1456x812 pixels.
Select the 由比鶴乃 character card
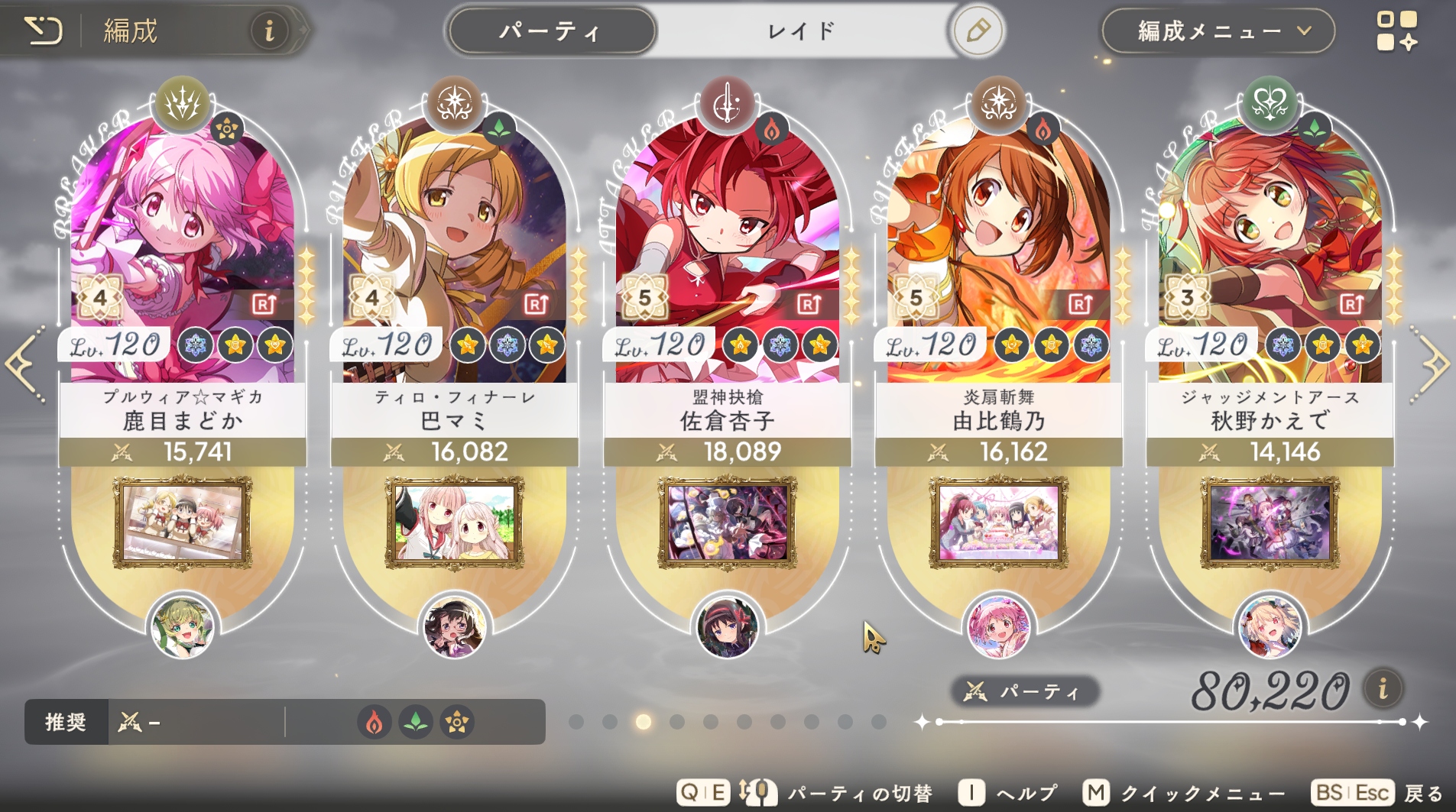pos(998,252)
